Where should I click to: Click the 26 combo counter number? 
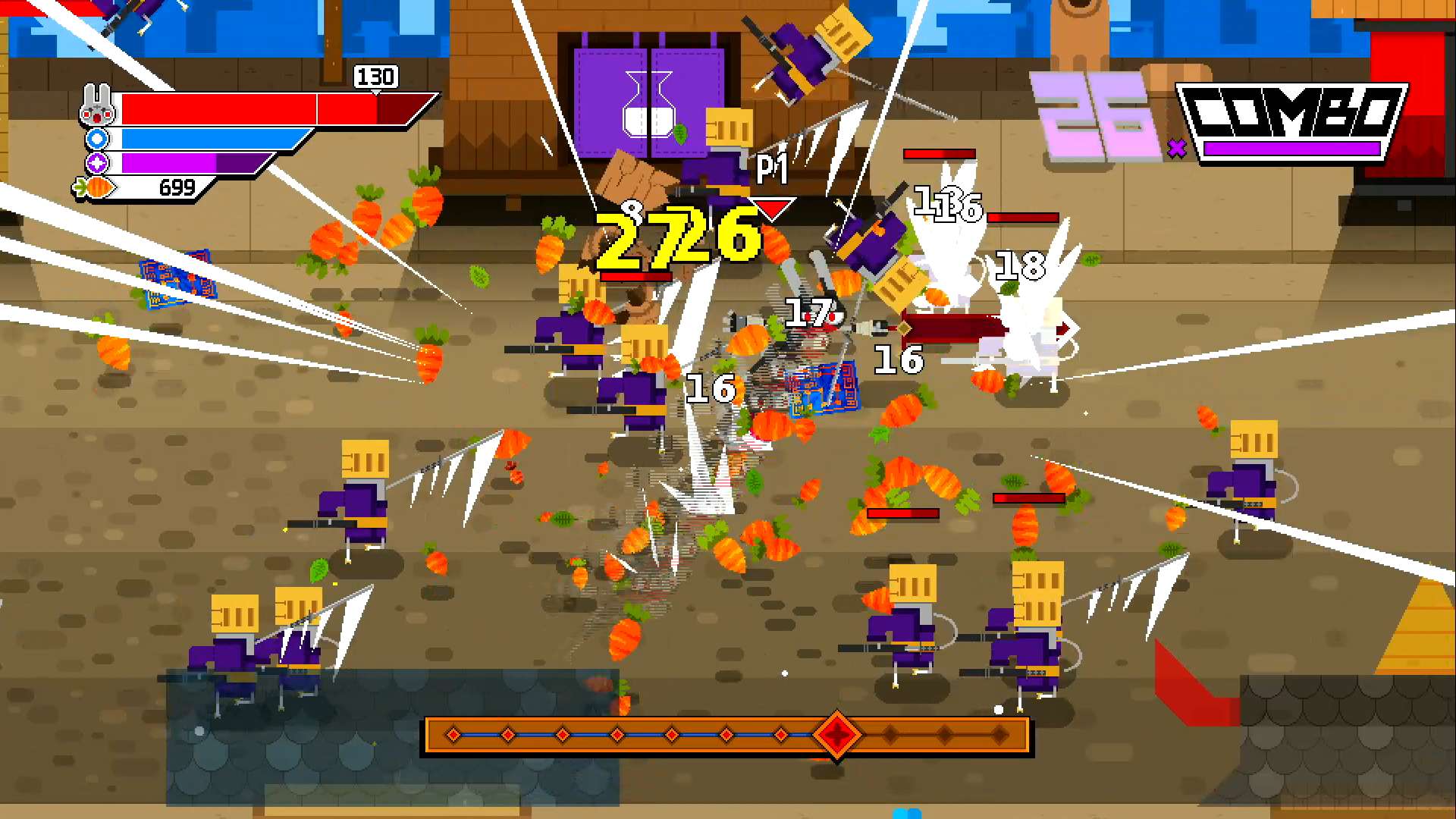pos(1094,119)
